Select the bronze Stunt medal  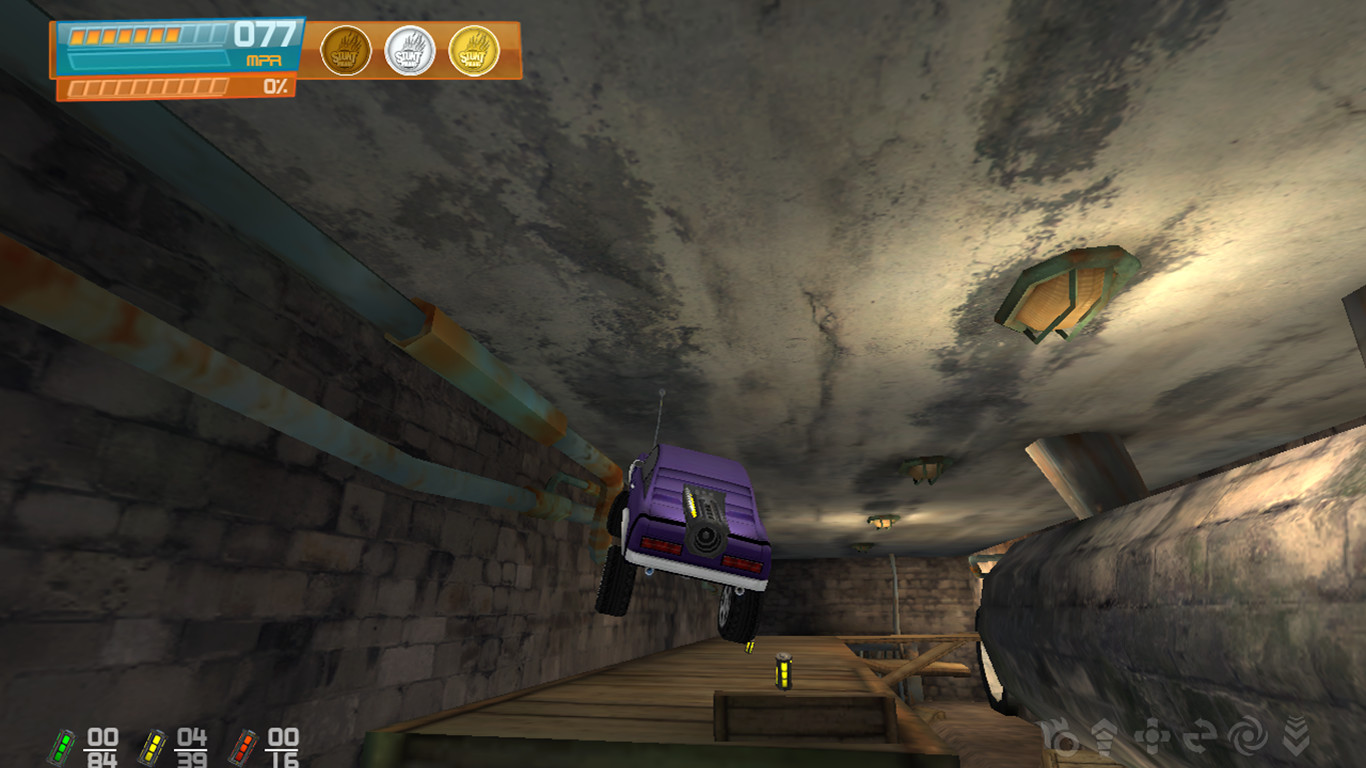click(346, 51)
